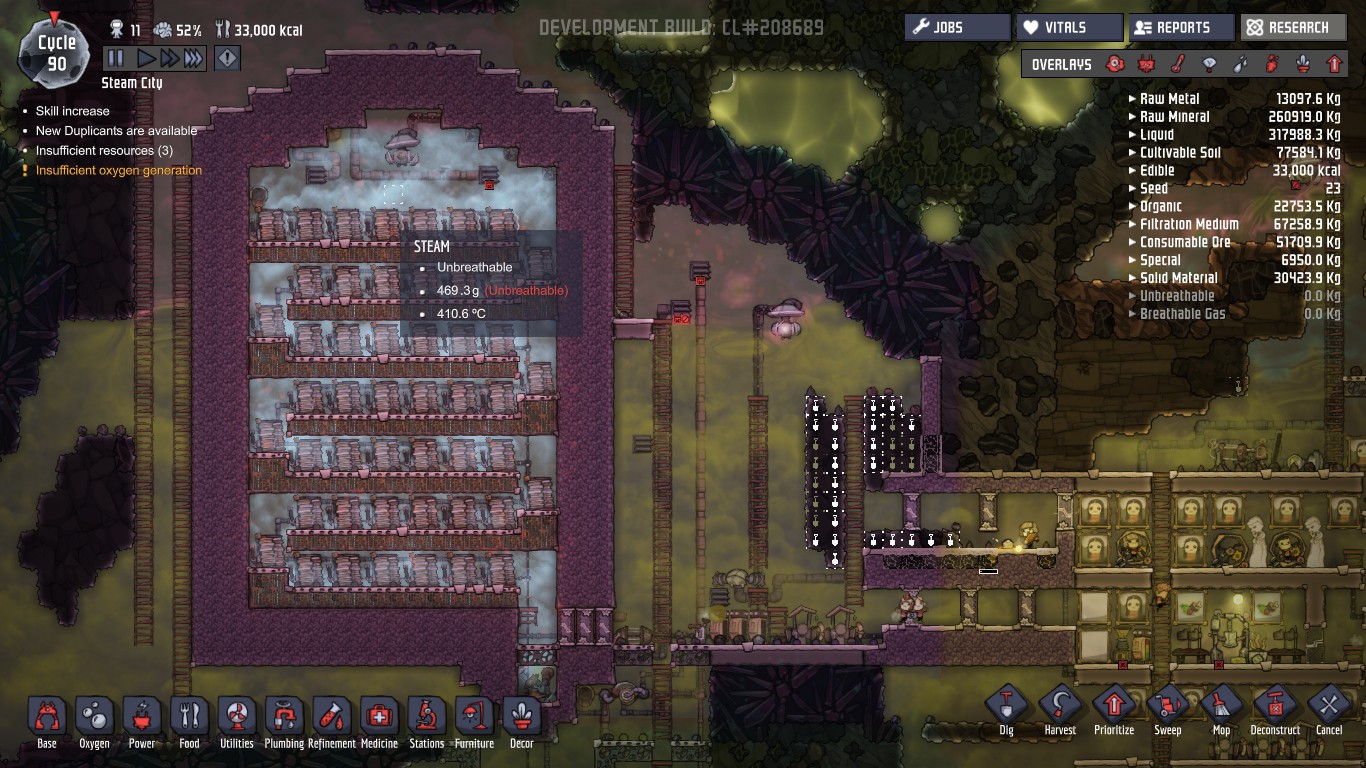Select the Power build category
The height and width of the screenshot is (768, 1366).
point(142,718)
